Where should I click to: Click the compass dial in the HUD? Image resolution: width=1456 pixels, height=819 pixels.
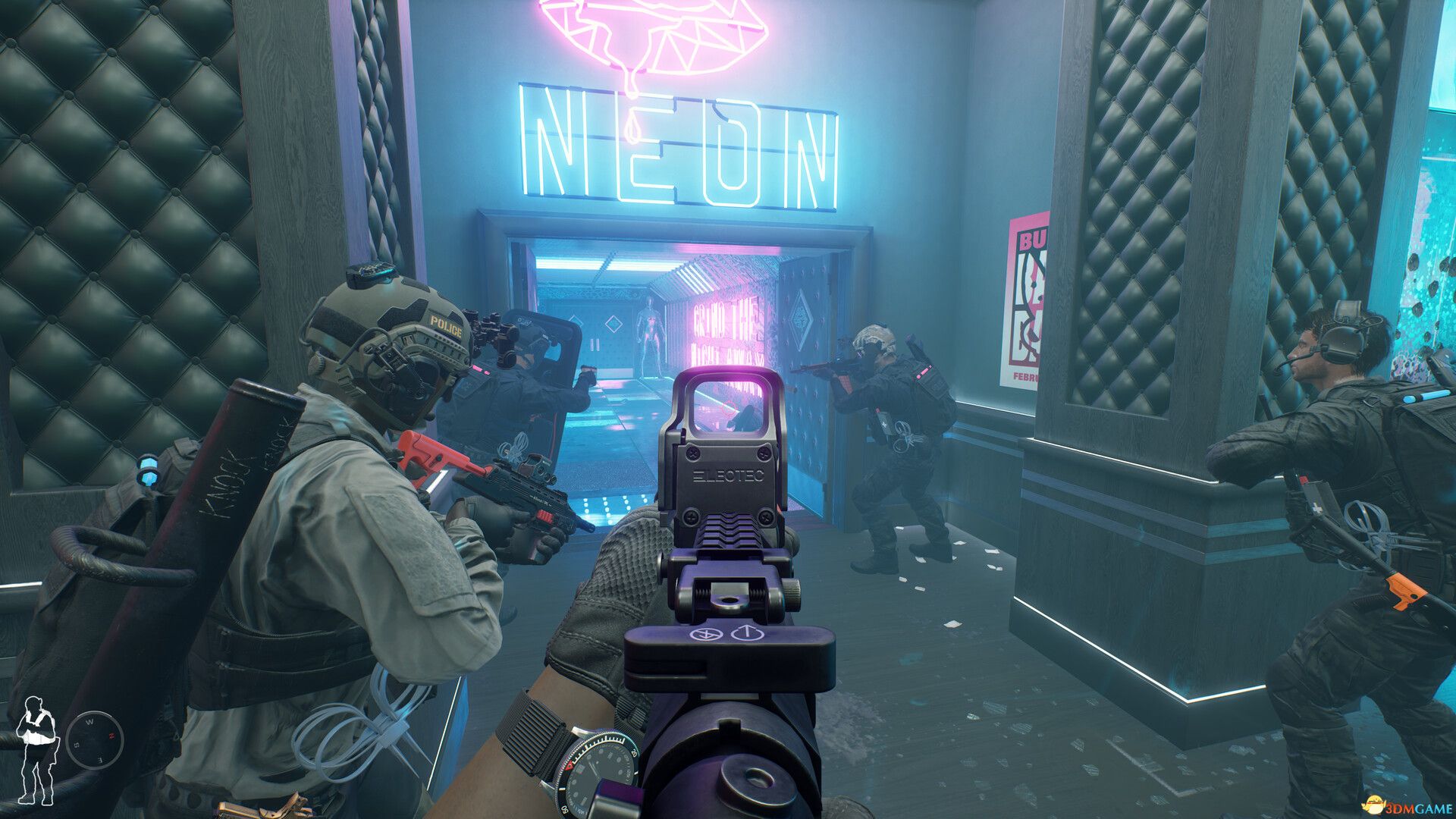tap(95, 739)
